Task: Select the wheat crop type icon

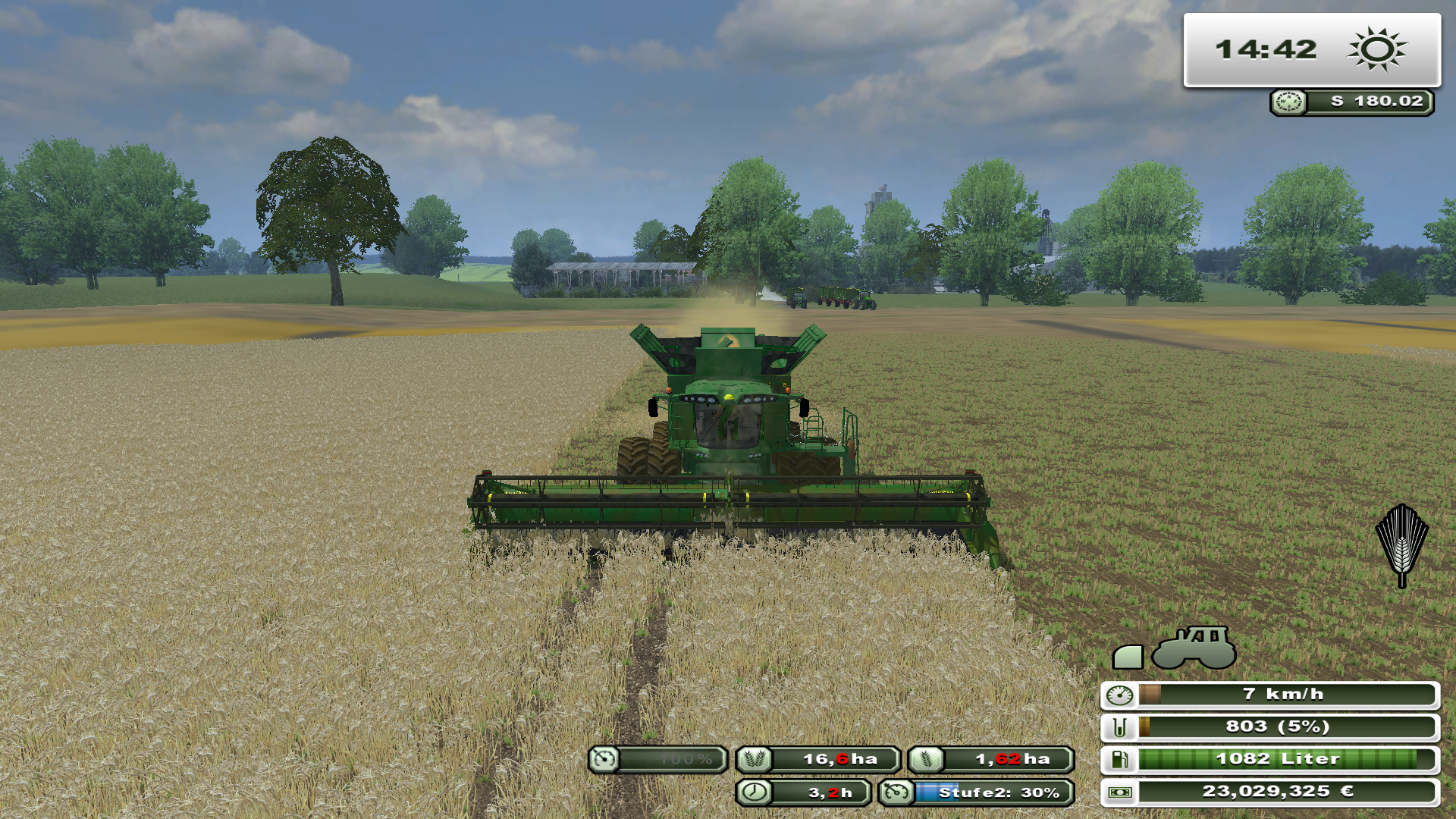Action: (1401, 545)
